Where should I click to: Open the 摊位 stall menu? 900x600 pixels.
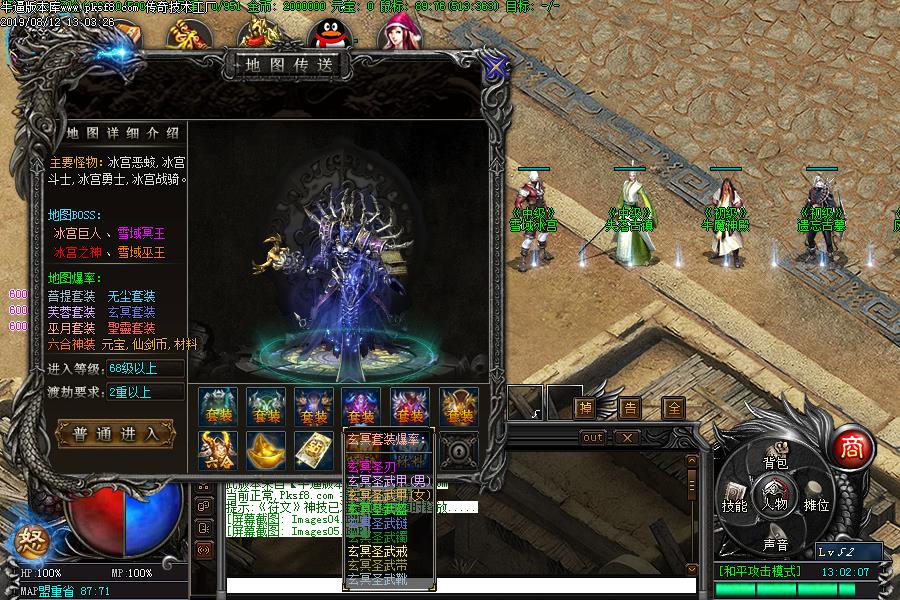coord(817,505)
